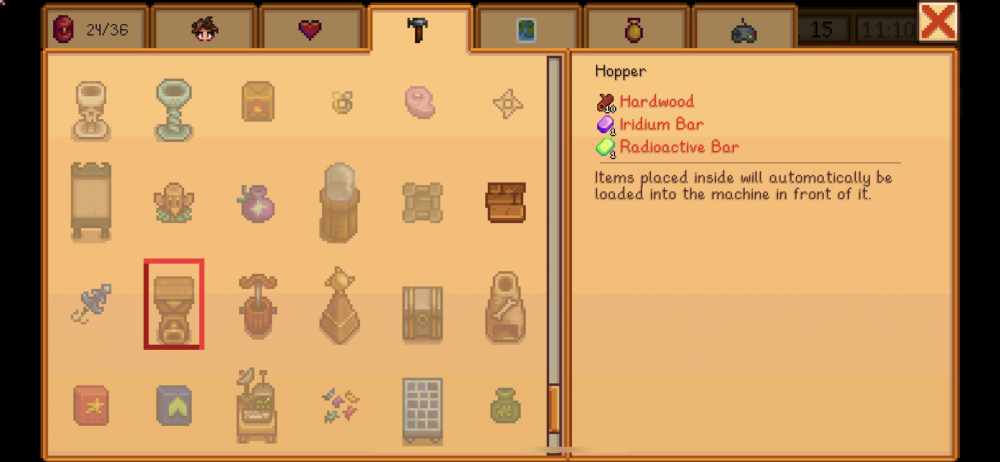Open the backpack inventory tab

[95, 29]
